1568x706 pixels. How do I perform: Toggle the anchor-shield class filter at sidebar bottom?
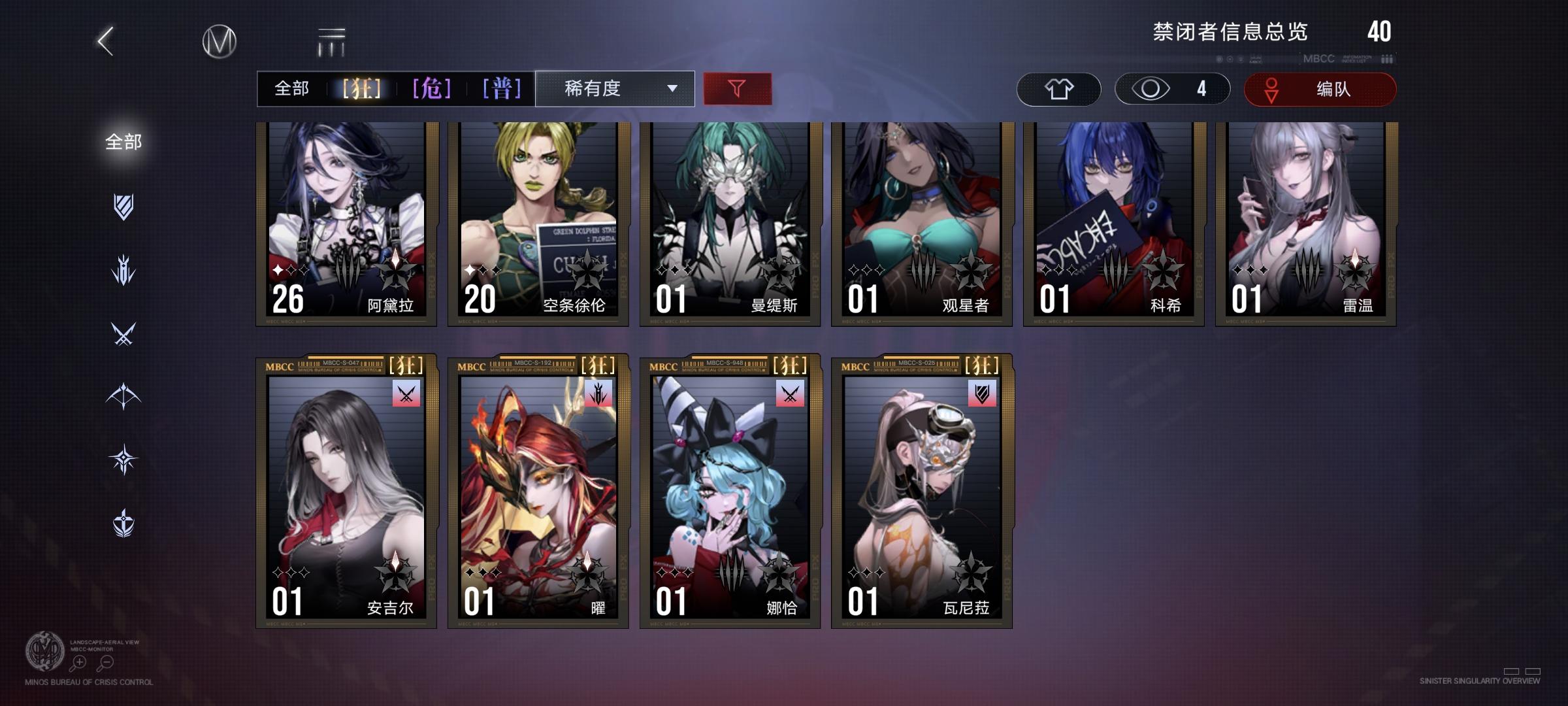(124, 523)
